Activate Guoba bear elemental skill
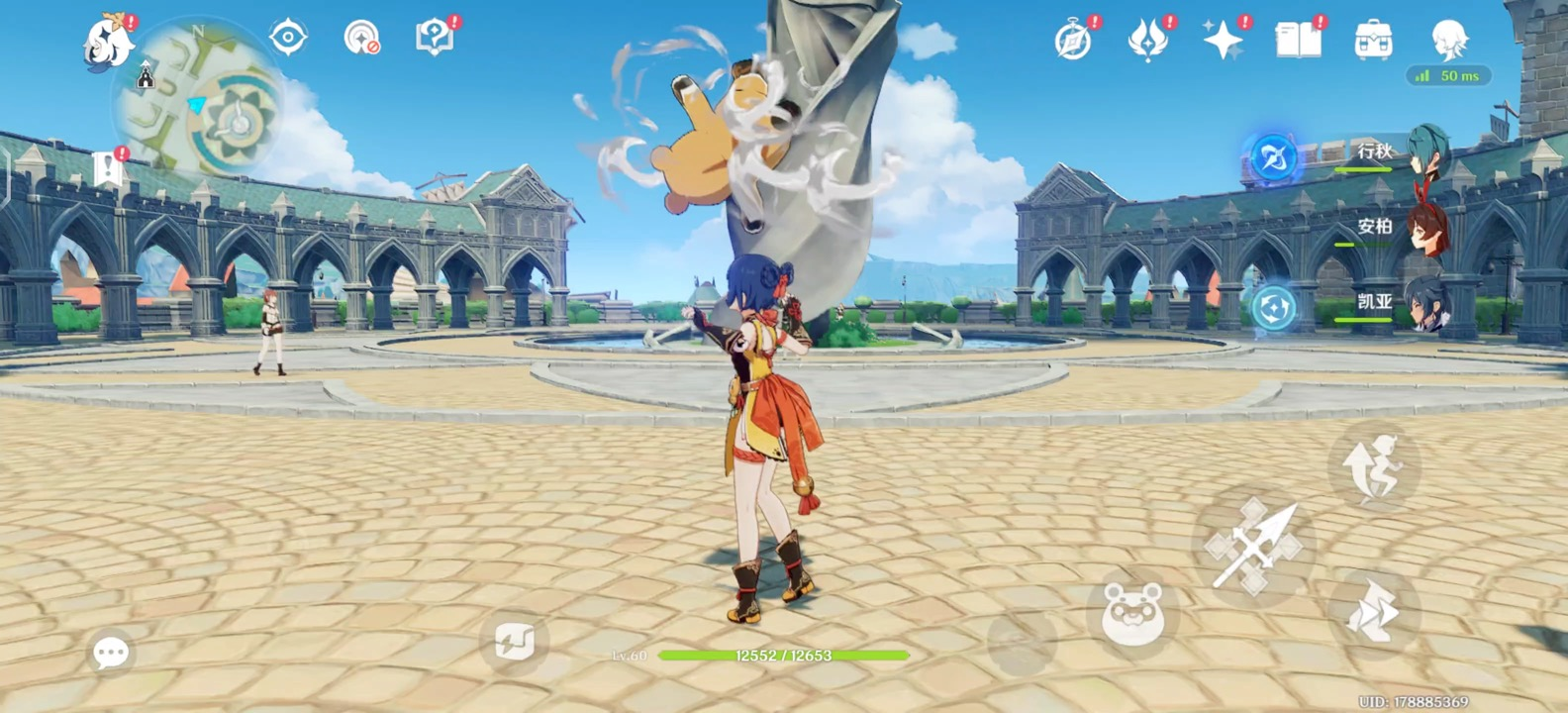The image size is (1568, 713). pyautogui.click(x=1132, y=615)
